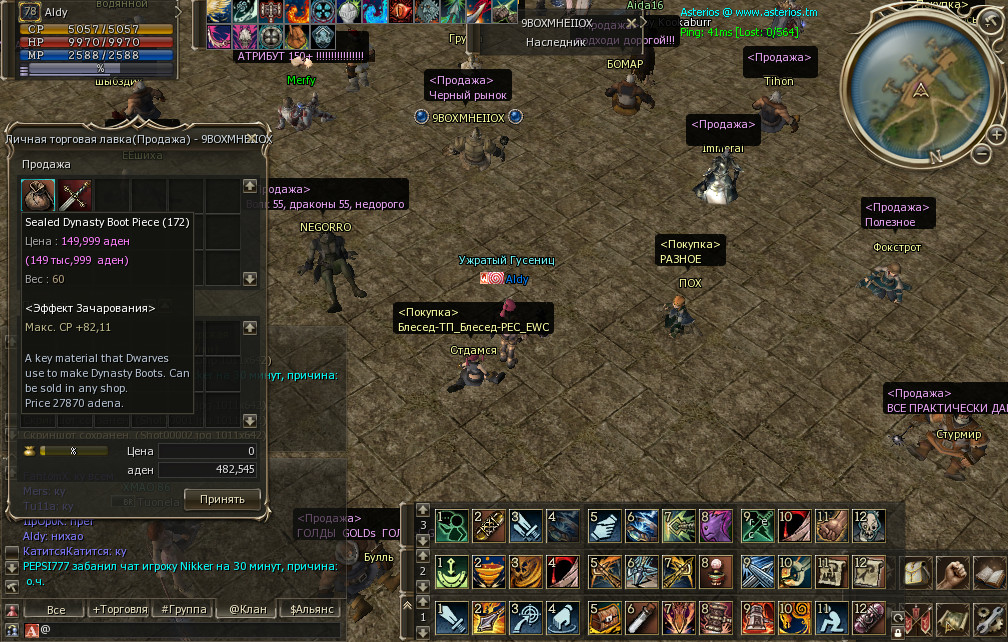Activate the skull skill in top hotbar slot 12
1008x642 pixels.
click(867, 525)
